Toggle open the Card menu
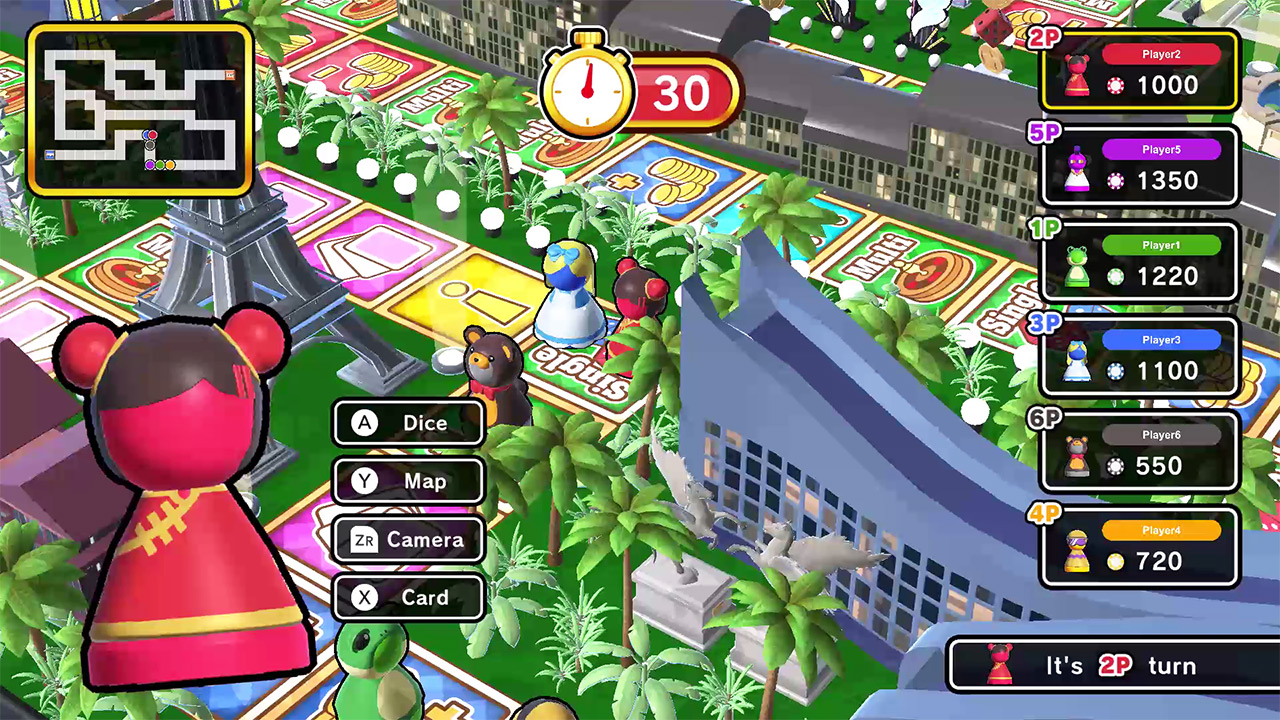 click(x=407, y=598)
